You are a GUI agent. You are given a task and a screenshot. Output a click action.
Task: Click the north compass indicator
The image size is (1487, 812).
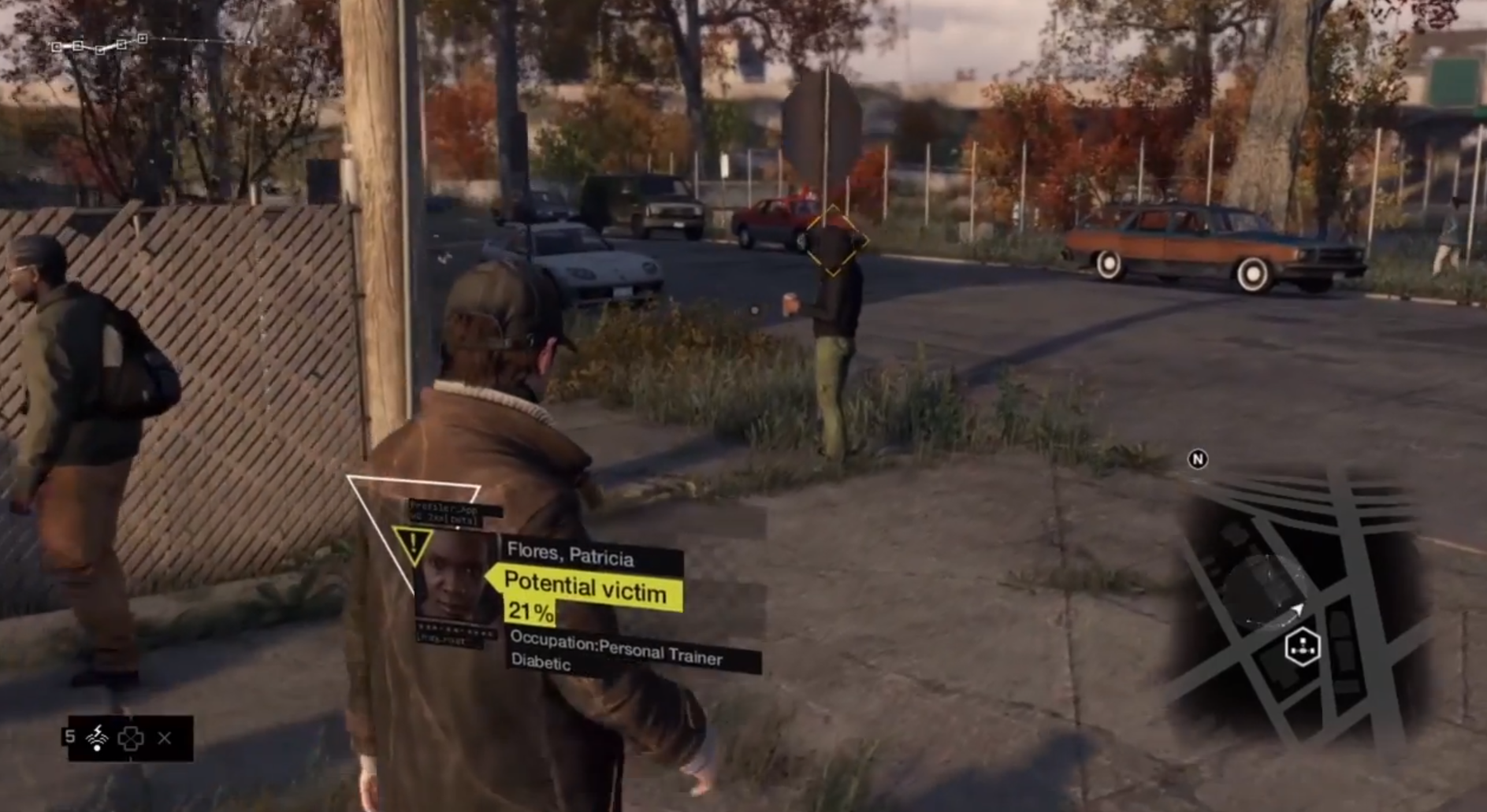(1198, 459)
